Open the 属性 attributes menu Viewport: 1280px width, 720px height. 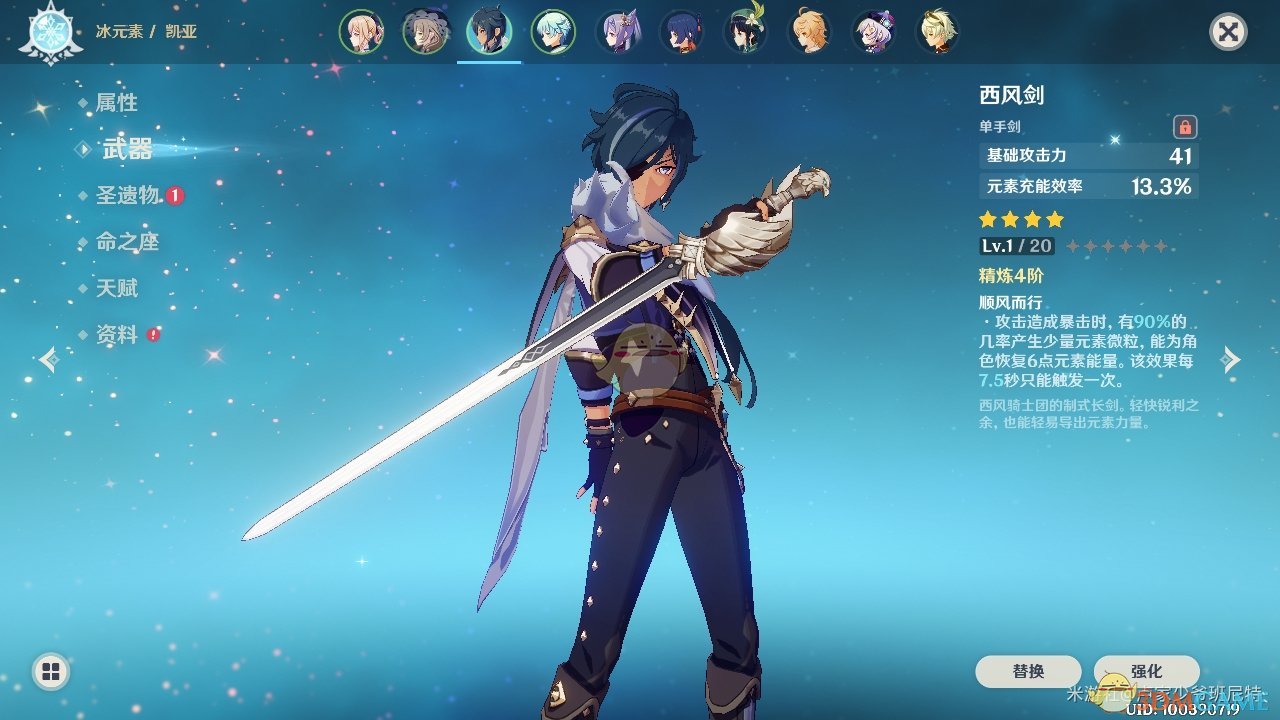(116, 103)
